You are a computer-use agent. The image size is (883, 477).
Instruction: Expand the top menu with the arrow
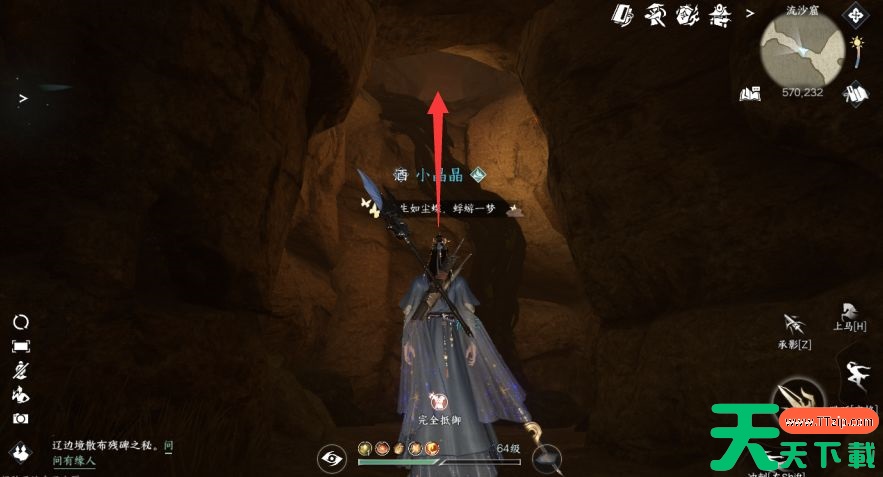tap(750, 14)
